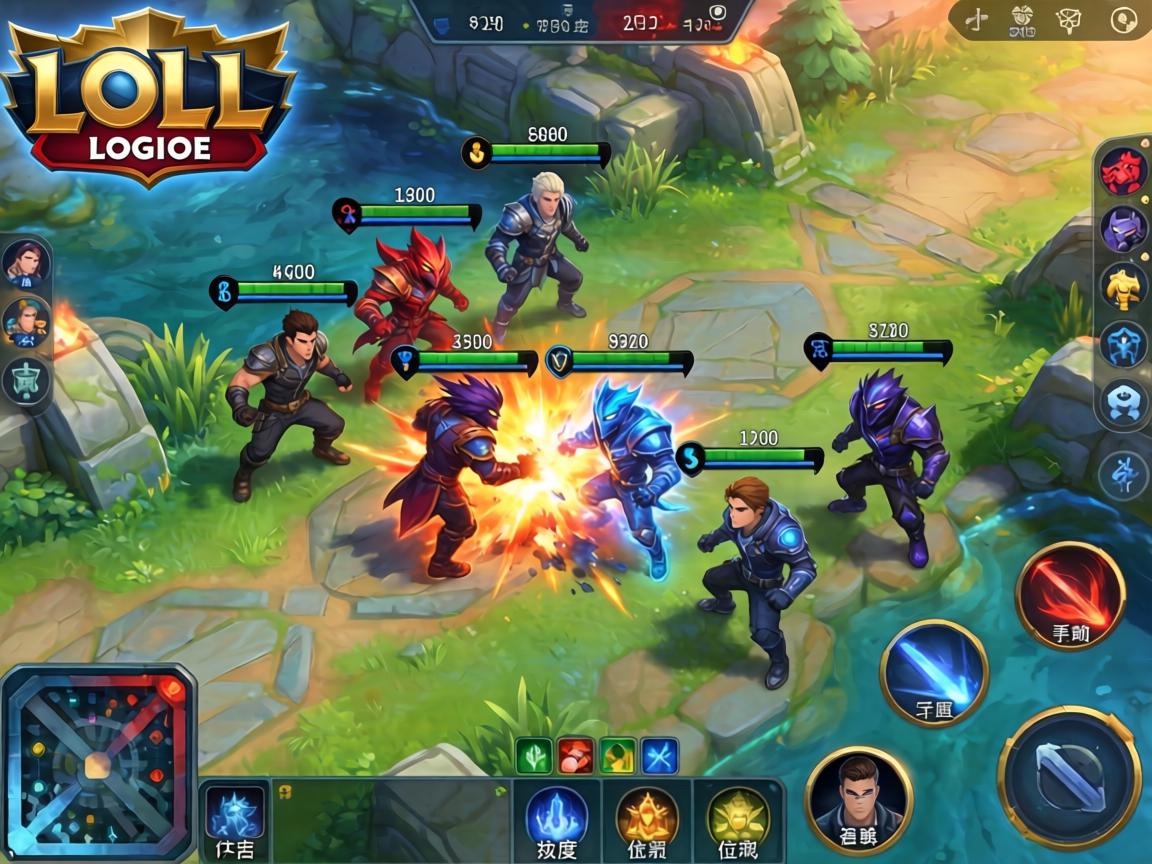Select the hero portrait button with sunglasses

859,800
